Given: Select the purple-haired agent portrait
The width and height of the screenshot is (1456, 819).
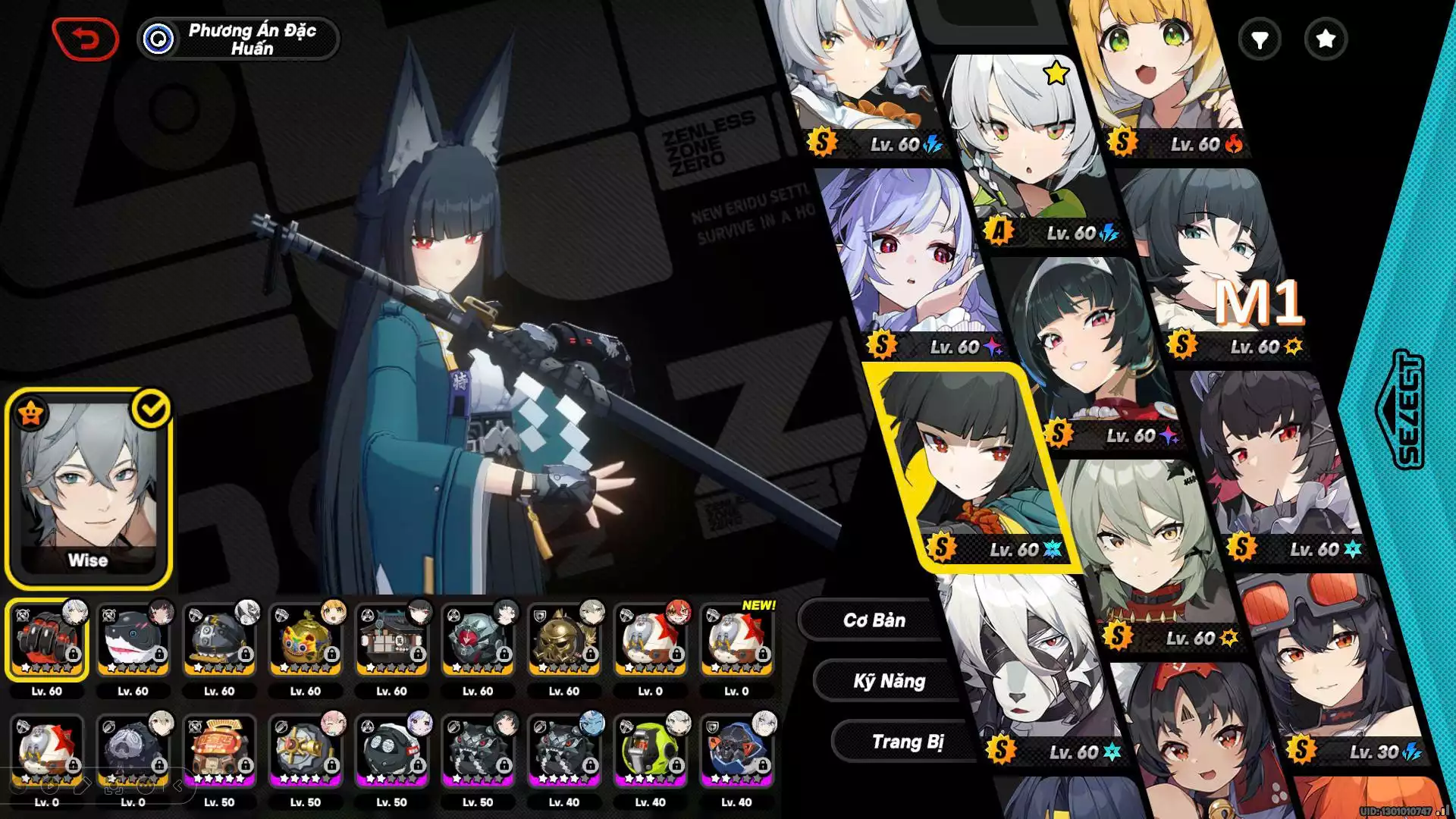Looking at the screenshot, I should [x=910, y=258].
